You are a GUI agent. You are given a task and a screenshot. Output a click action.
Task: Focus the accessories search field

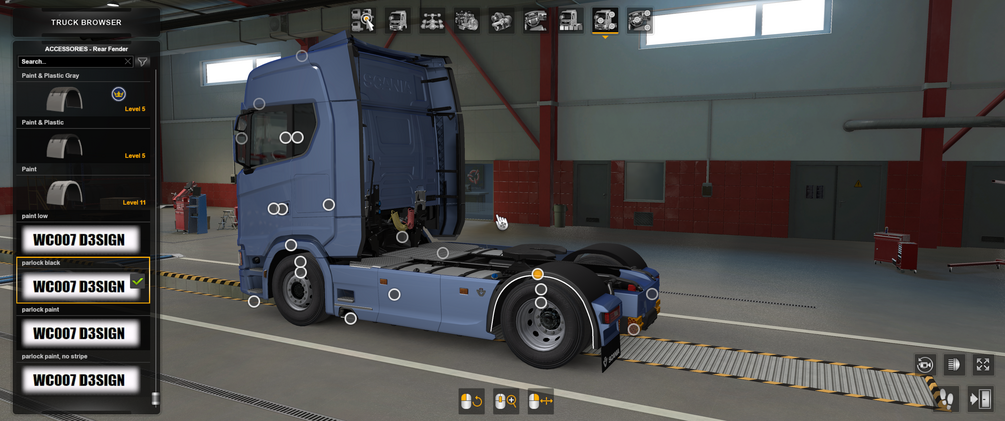(70, 62)
